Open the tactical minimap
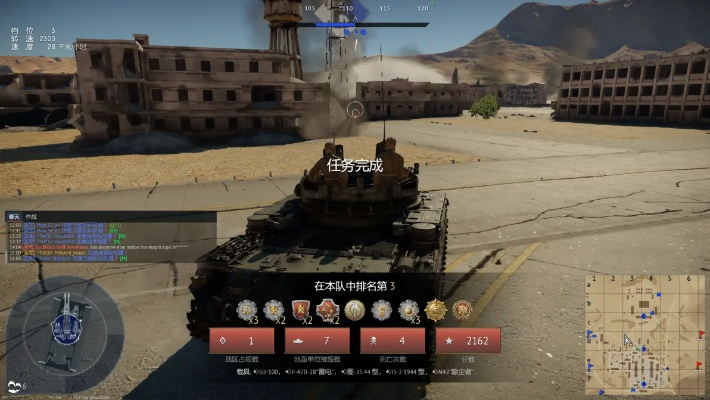The image size is (710, 400). coord(644,334)
